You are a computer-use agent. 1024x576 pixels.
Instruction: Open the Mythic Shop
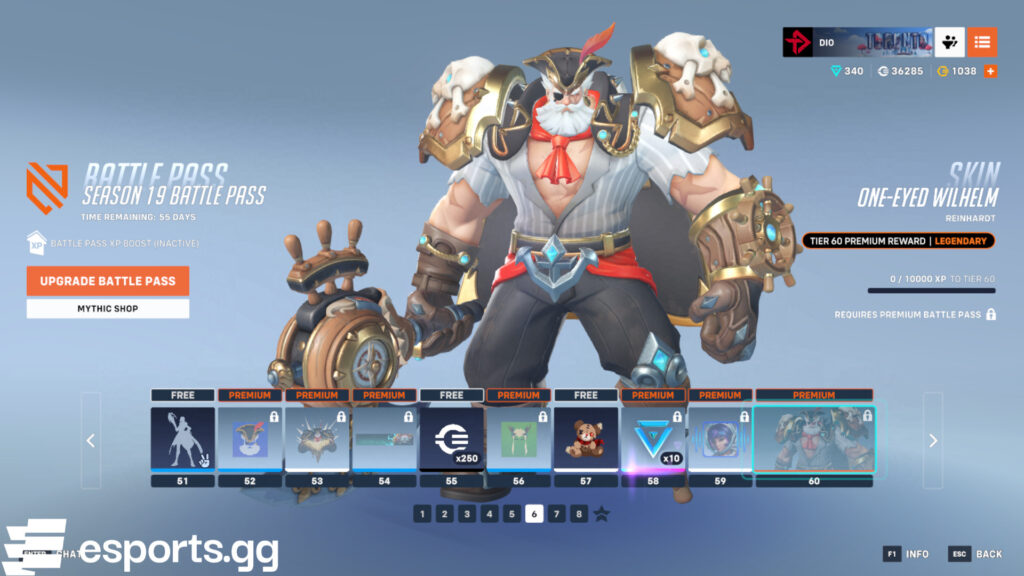pyautogui.click(x=108, y=309)
